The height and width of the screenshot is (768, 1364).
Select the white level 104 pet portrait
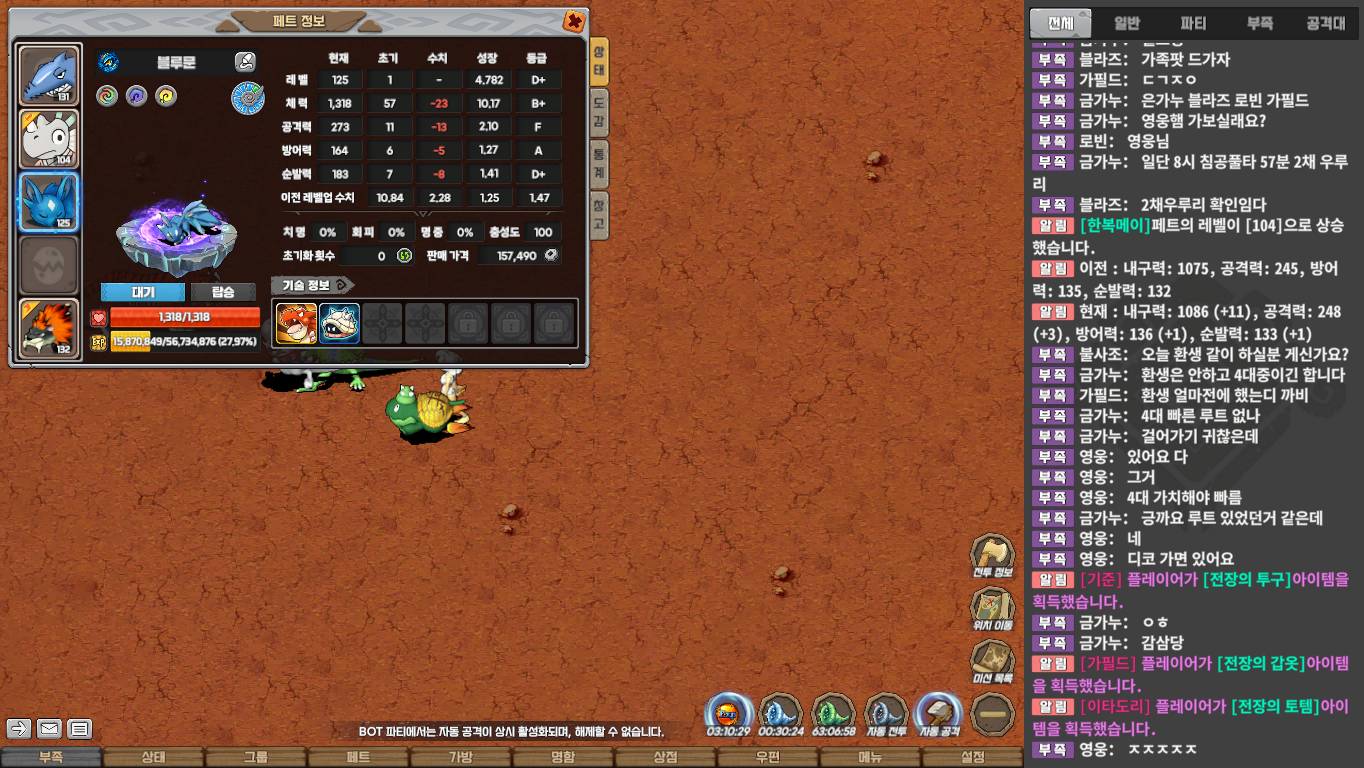(49, 139)
